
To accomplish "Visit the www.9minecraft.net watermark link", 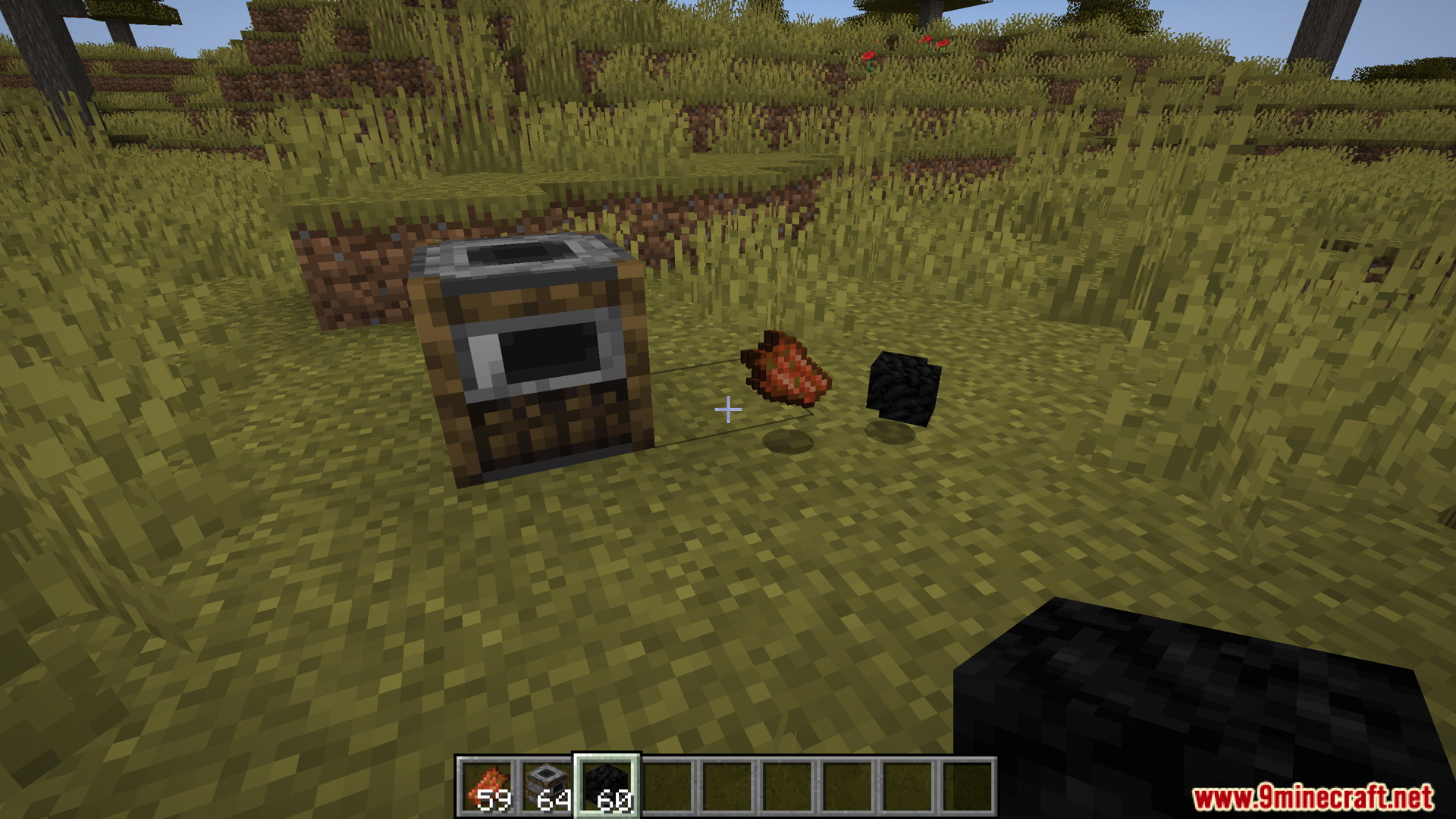I will point(1313,797).
